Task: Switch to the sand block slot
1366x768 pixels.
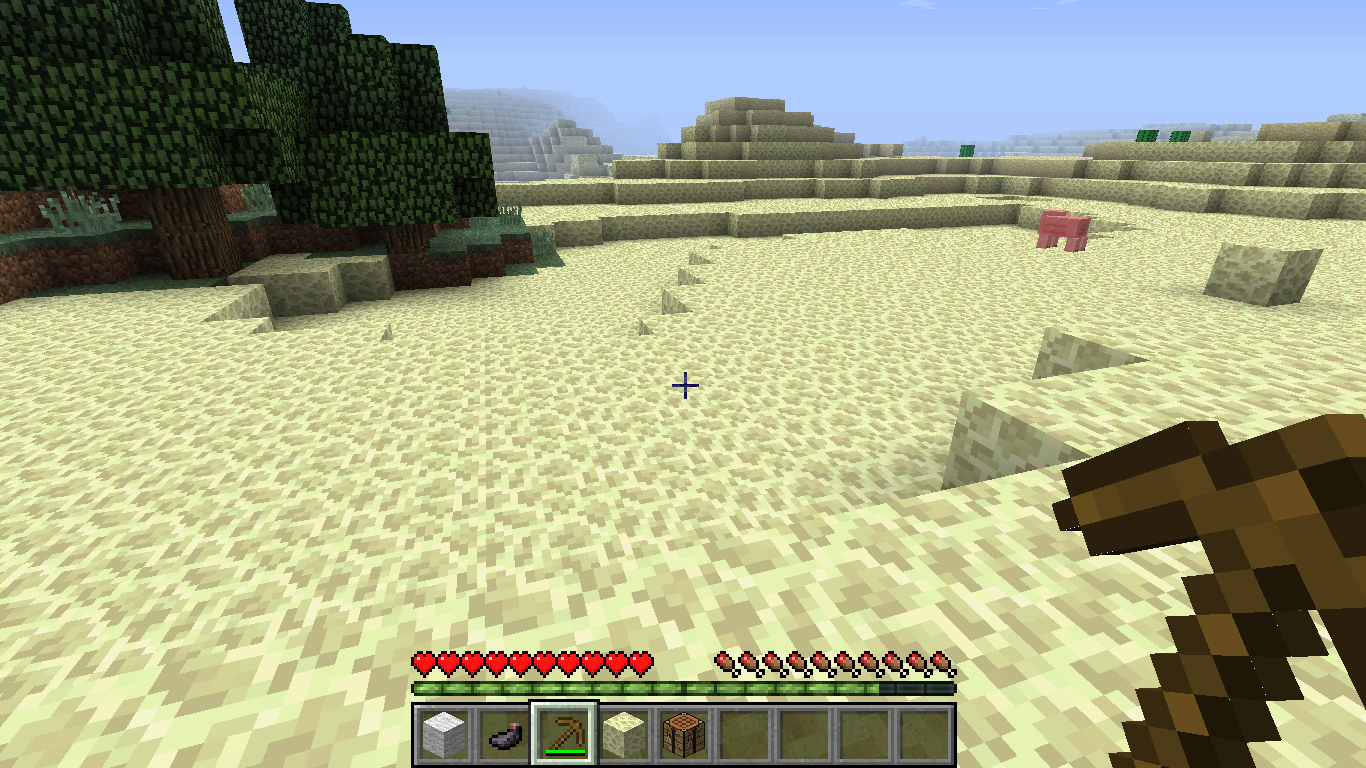Action: pos(624,734)
